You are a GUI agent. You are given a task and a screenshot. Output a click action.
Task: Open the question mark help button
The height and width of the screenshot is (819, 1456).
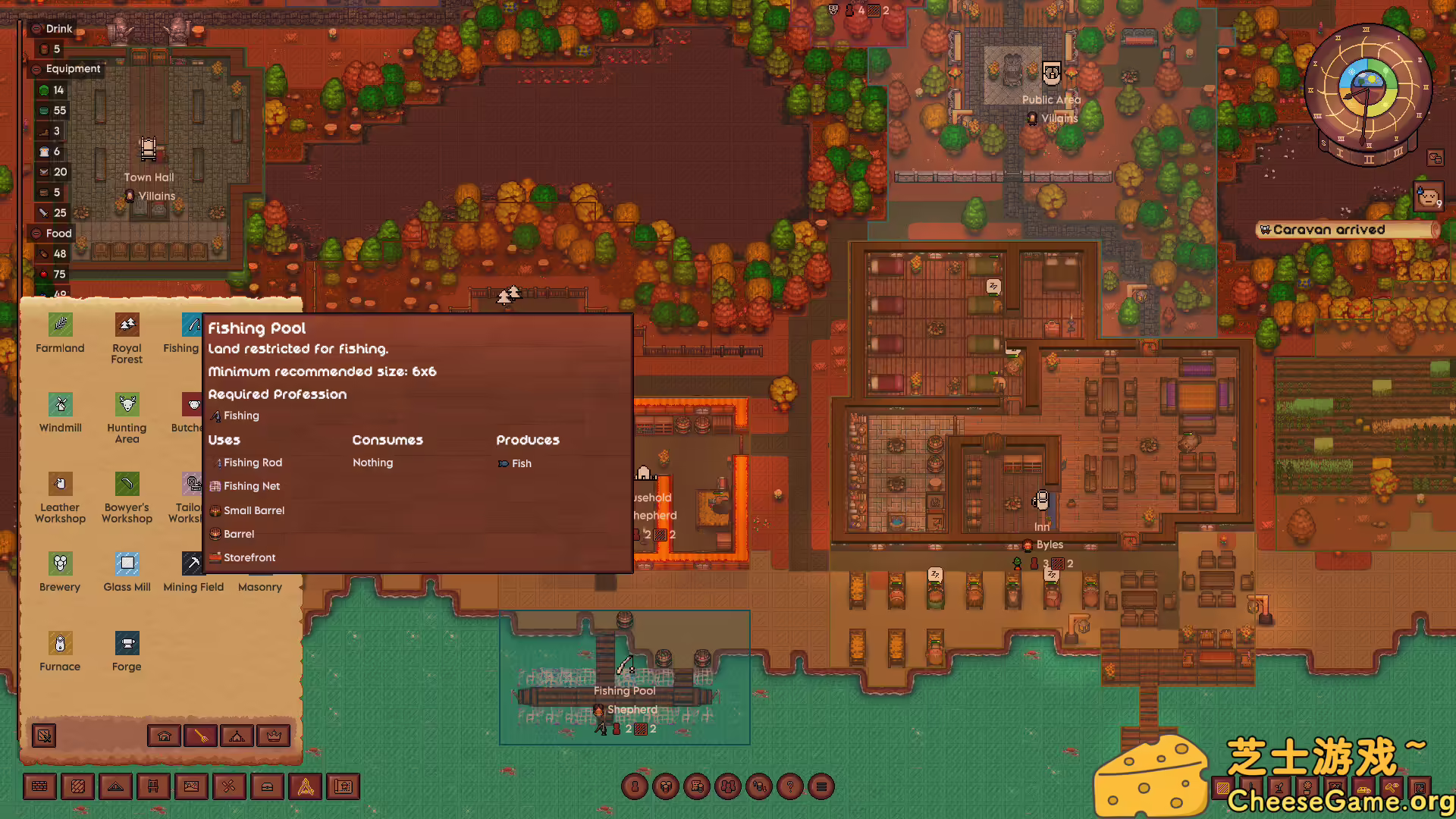(x=790, y=787)
